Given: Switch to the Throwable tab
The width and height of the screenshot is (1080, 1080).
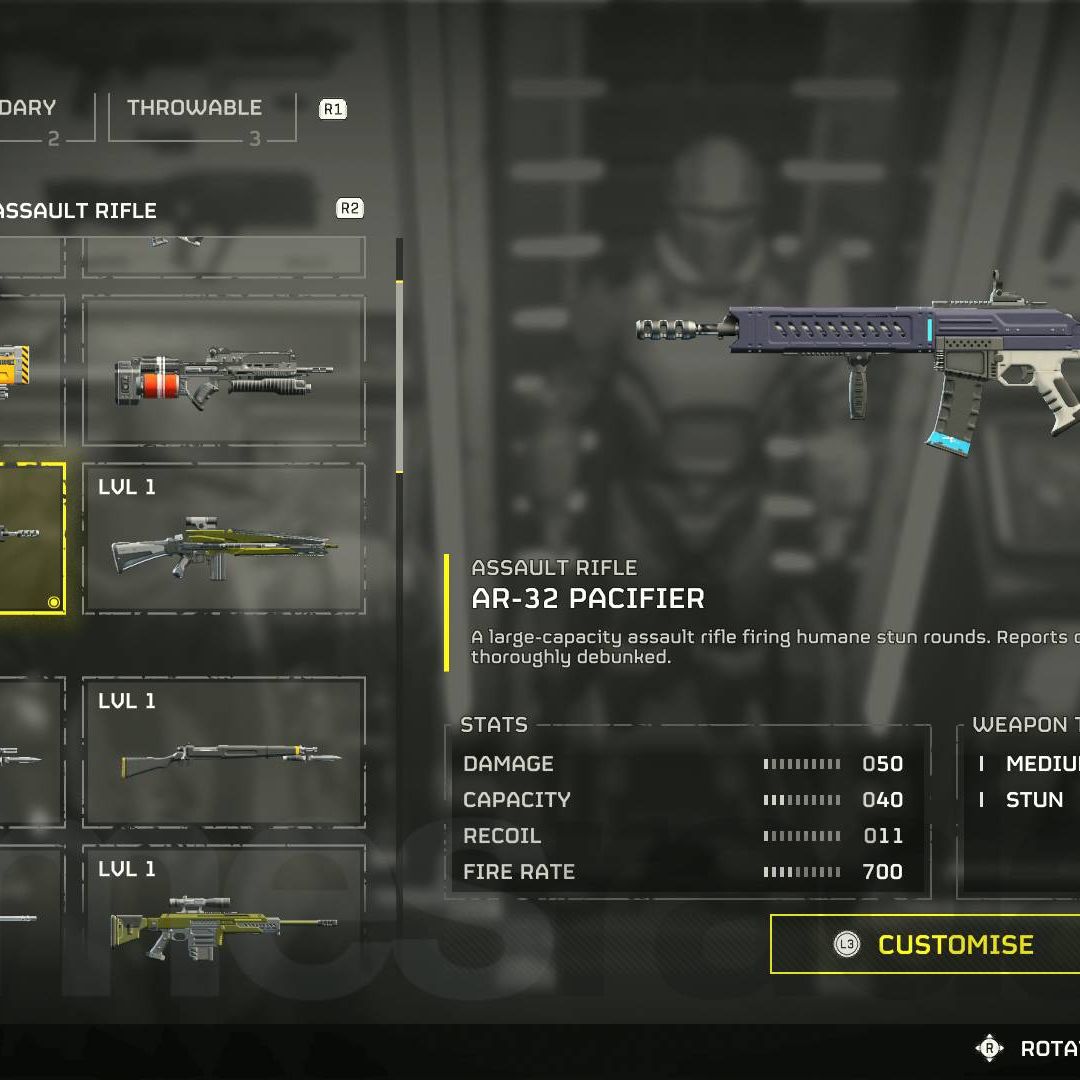Looking at the screenshot, I should 195,108.
